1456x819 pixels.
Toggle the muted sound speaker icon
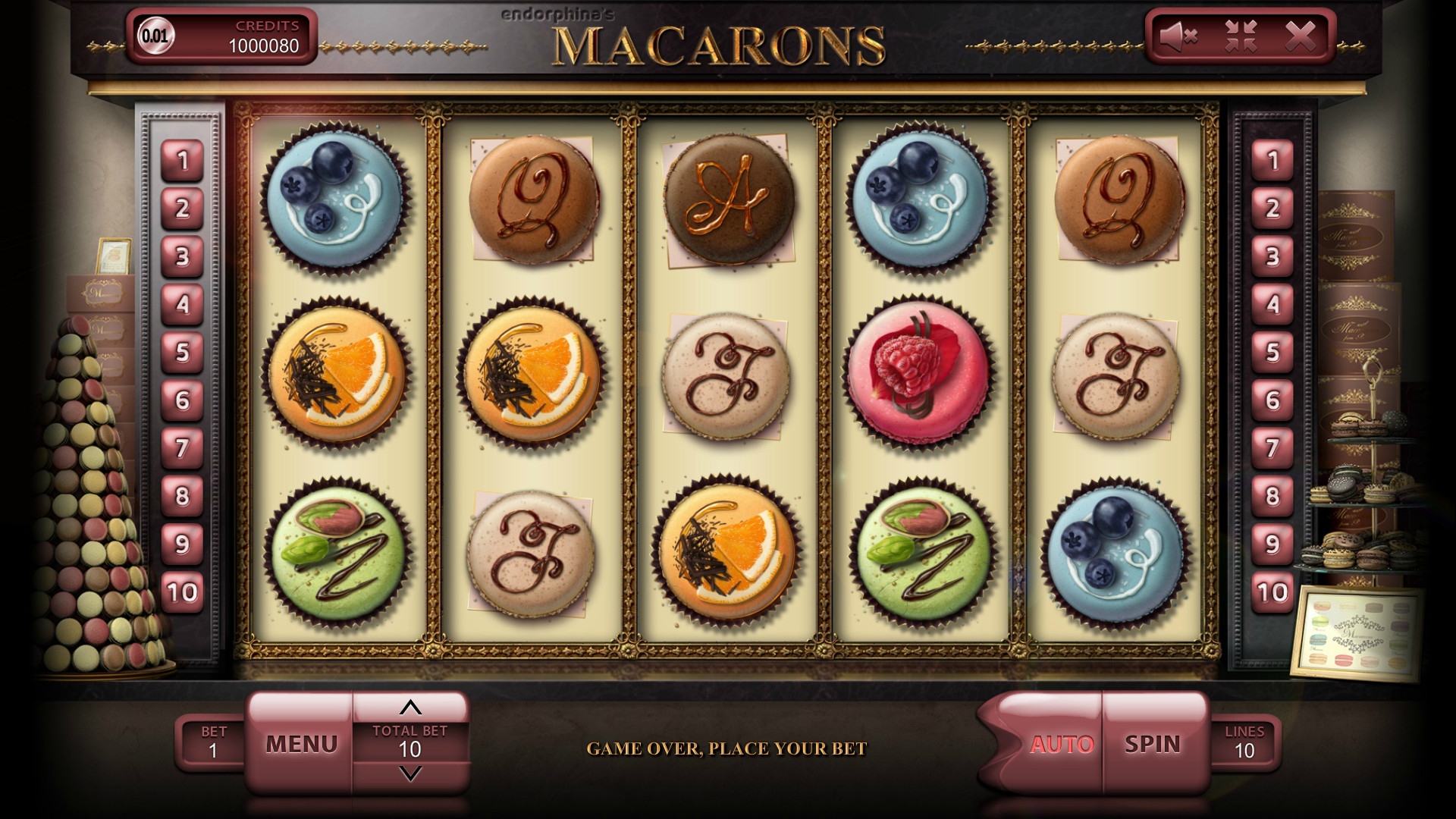coord(1178,36)
